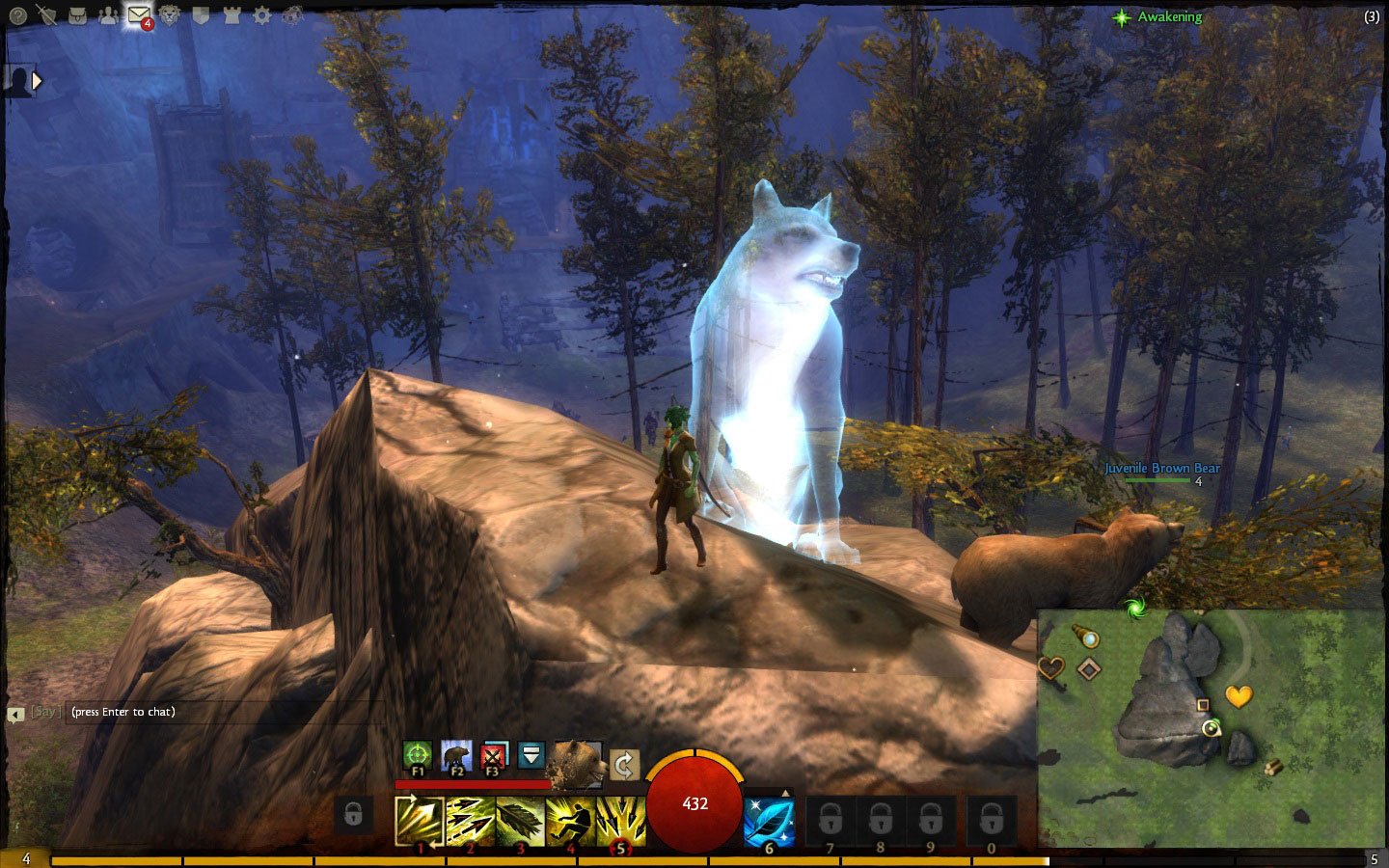Viewport: 1389px width, 868px height.
Task: Fire the first arrow-shot weapon skill
Action: coord(420,821)
